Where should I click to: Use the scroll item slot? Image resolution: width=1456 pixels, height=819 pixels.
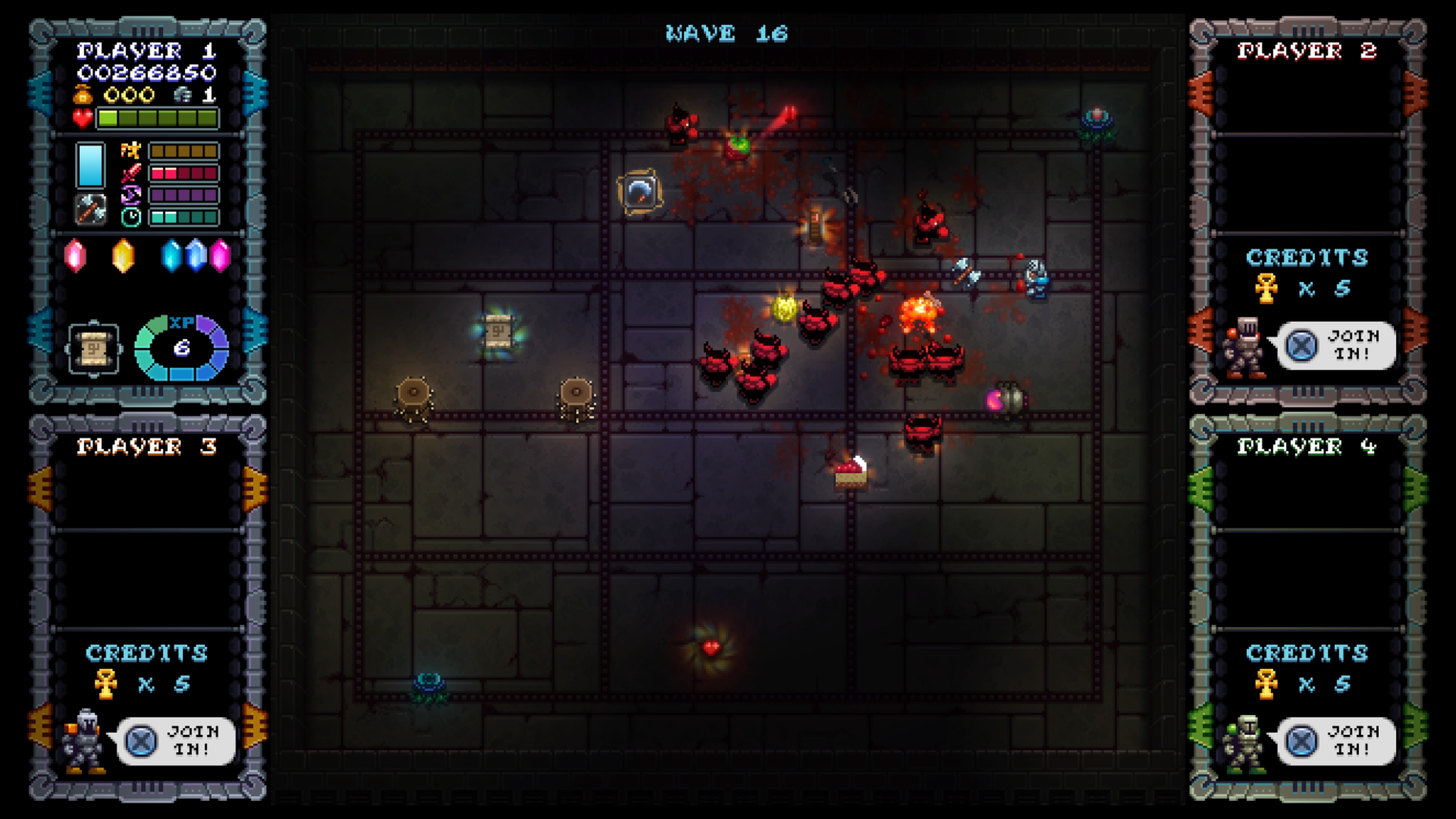[94, 349]
